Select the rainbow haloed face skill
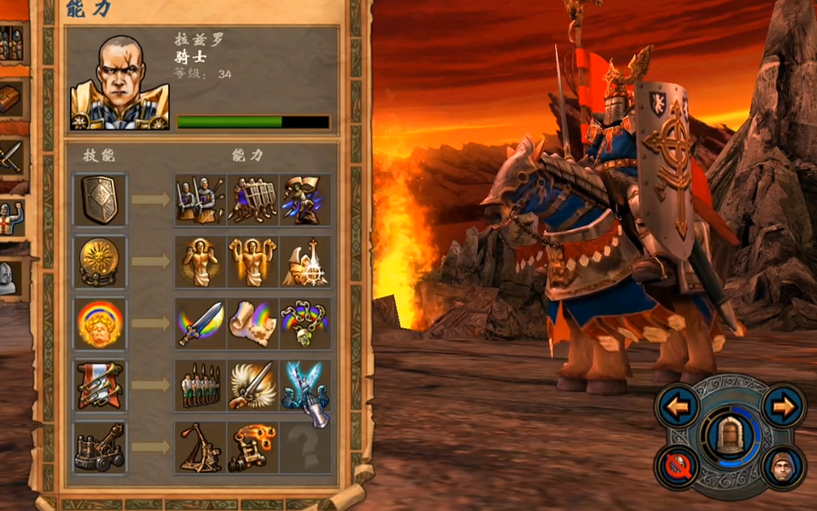This screenshot has height=511, width=817. [100, 323]
